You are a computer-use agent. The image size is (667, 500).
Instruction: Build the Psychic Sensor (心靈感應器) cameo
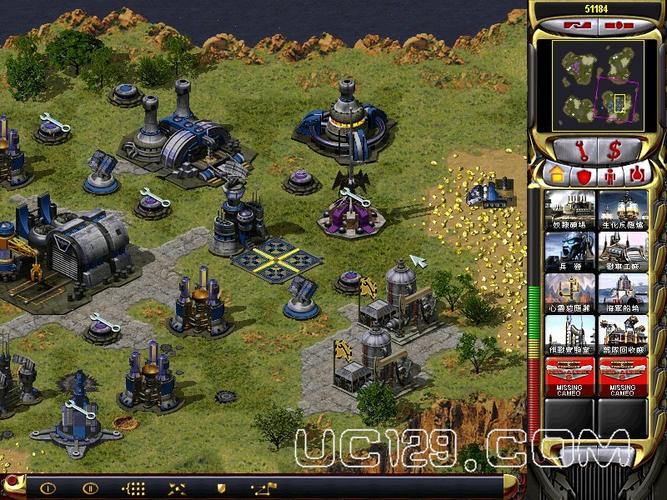click(571, 294)
